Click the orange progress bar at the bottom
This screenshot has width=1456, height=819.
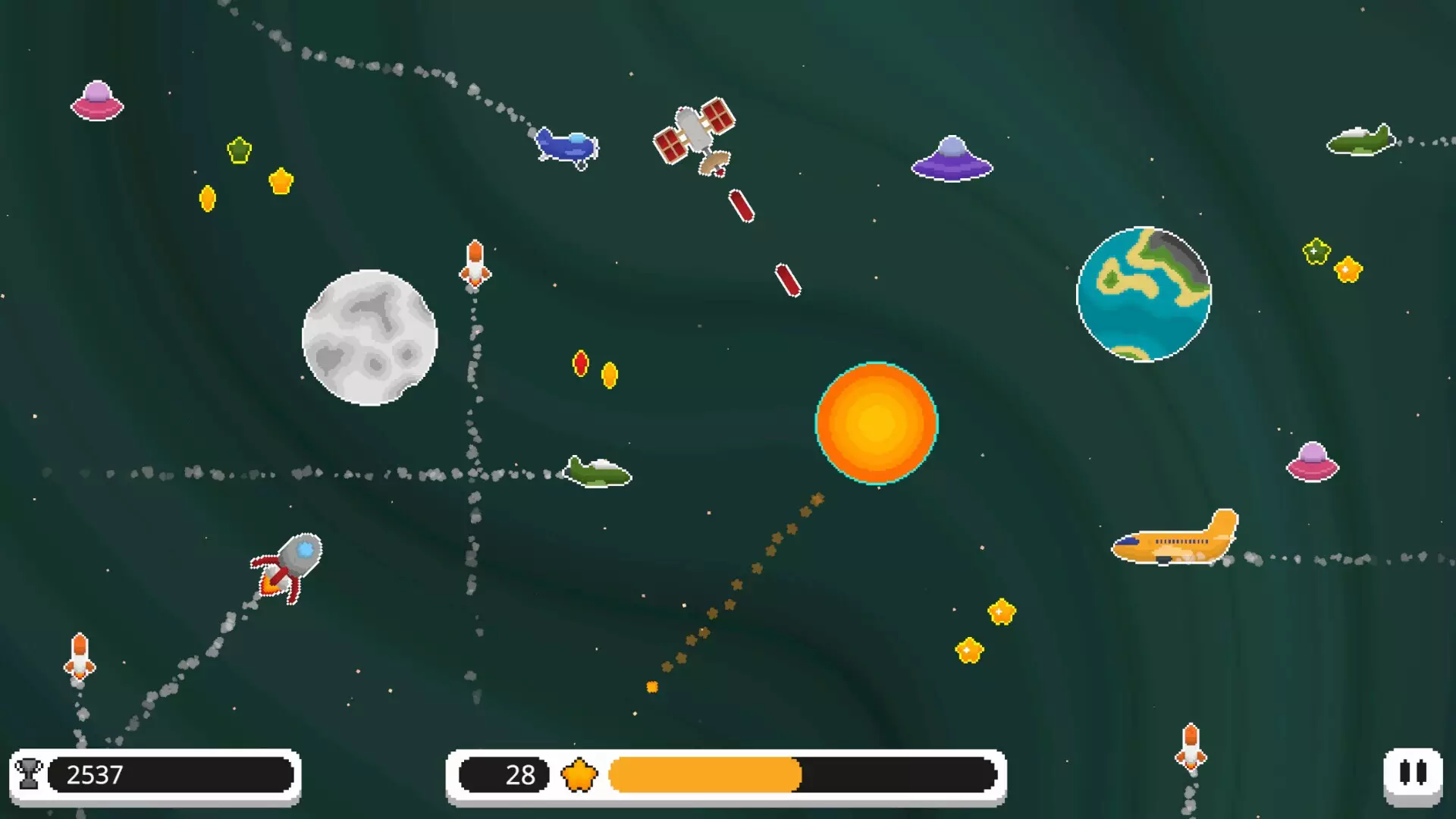point(705,775)
